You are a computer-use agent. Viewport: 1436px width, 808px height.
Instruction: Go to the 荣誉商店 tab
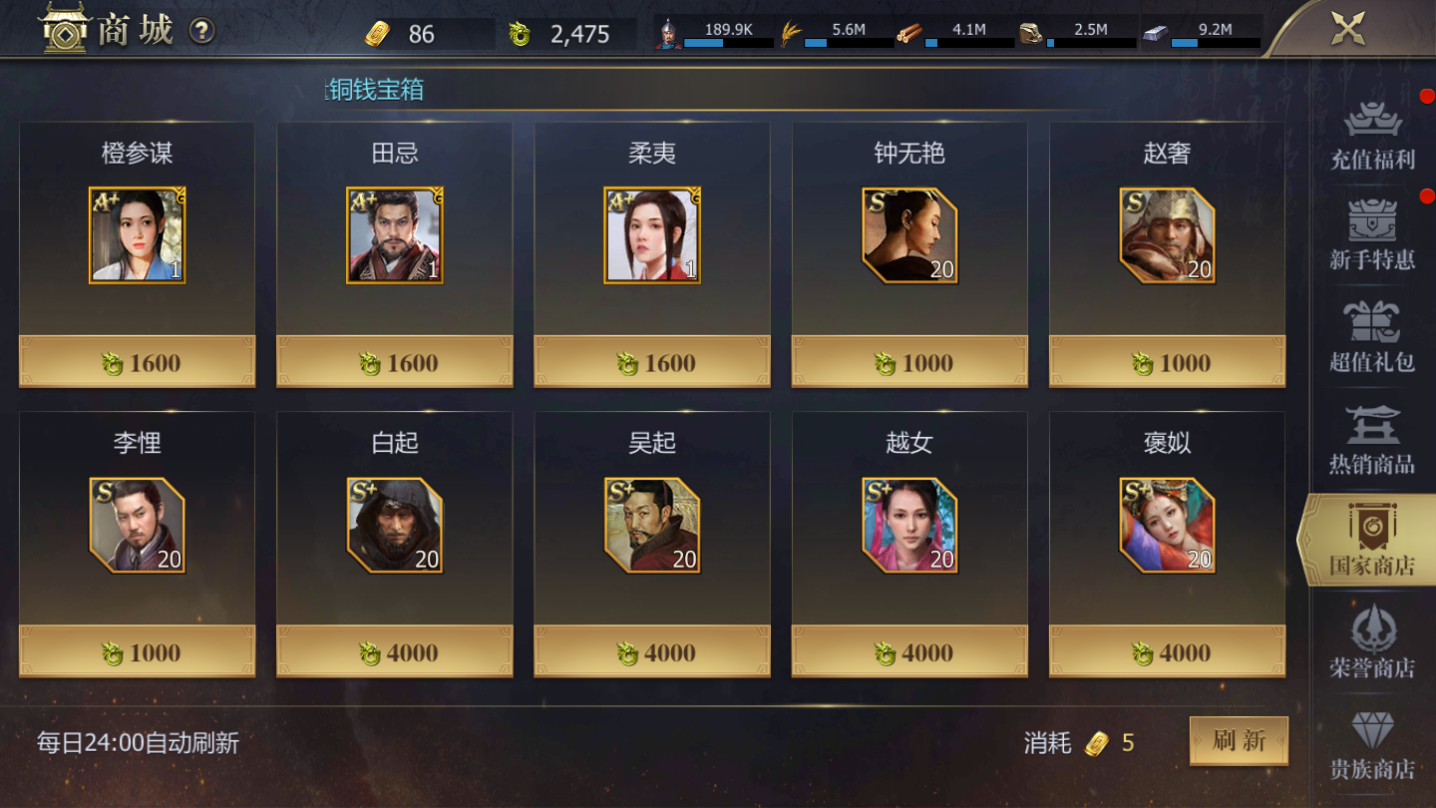pos(1372,642)
